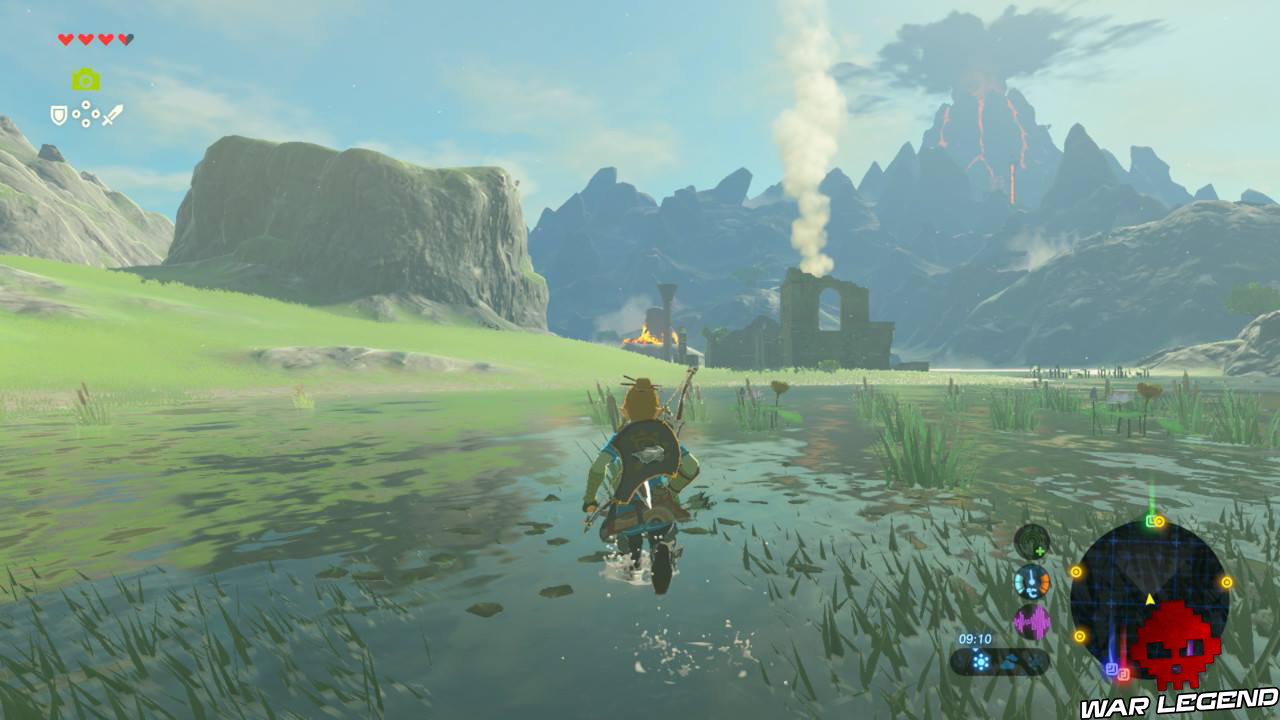Toggle the yellow enemy marker left of minimap
Screen dimensions: 1280x720
pos(1076,571)
